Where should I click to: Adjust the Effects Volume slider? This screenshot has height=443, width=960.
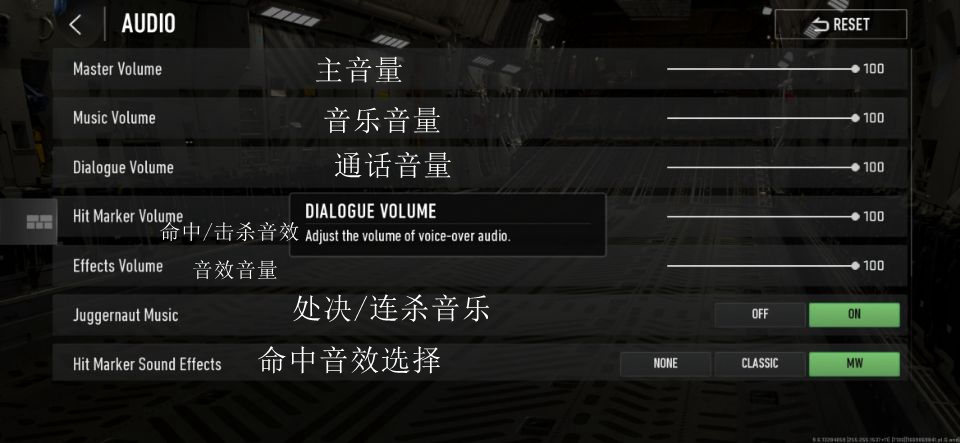tap(761, 265)
